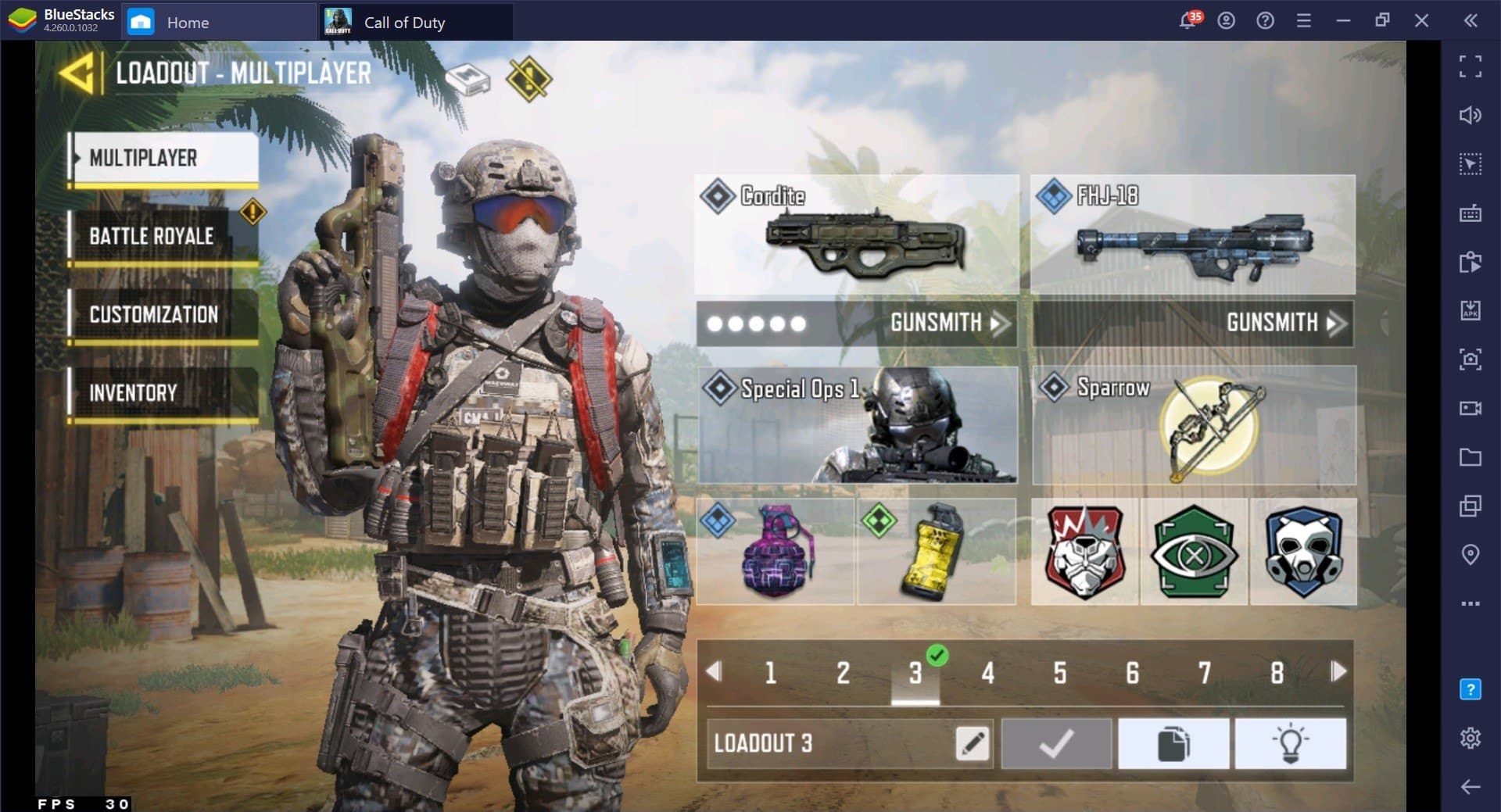Image resolution: width=1501 pixels, height=812 pixels.
Task: Open the Customization tab
Action: point(154,314)
